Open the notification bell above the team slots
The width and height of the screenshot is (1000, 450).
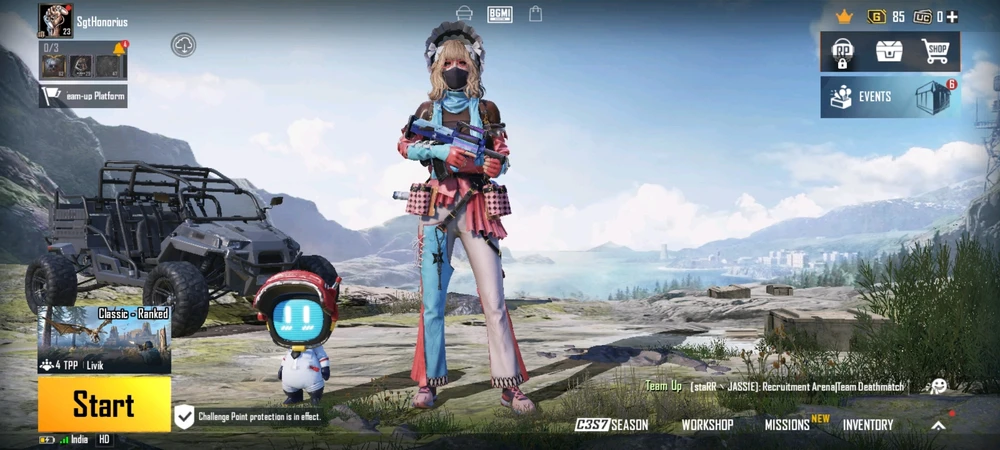click(x=120, y=48)
